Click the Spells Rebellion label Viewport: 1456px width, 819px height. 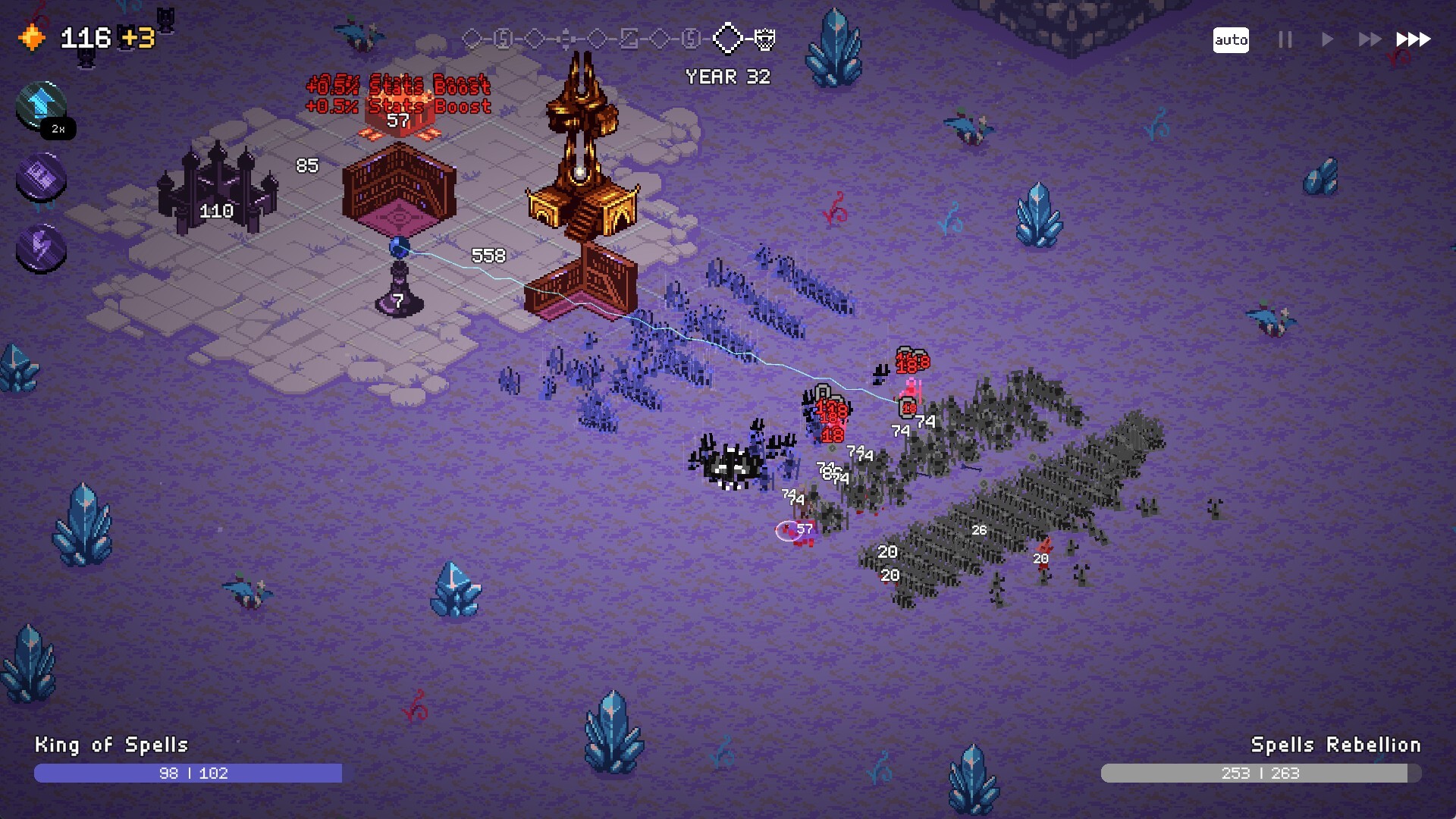[1338, 745]
